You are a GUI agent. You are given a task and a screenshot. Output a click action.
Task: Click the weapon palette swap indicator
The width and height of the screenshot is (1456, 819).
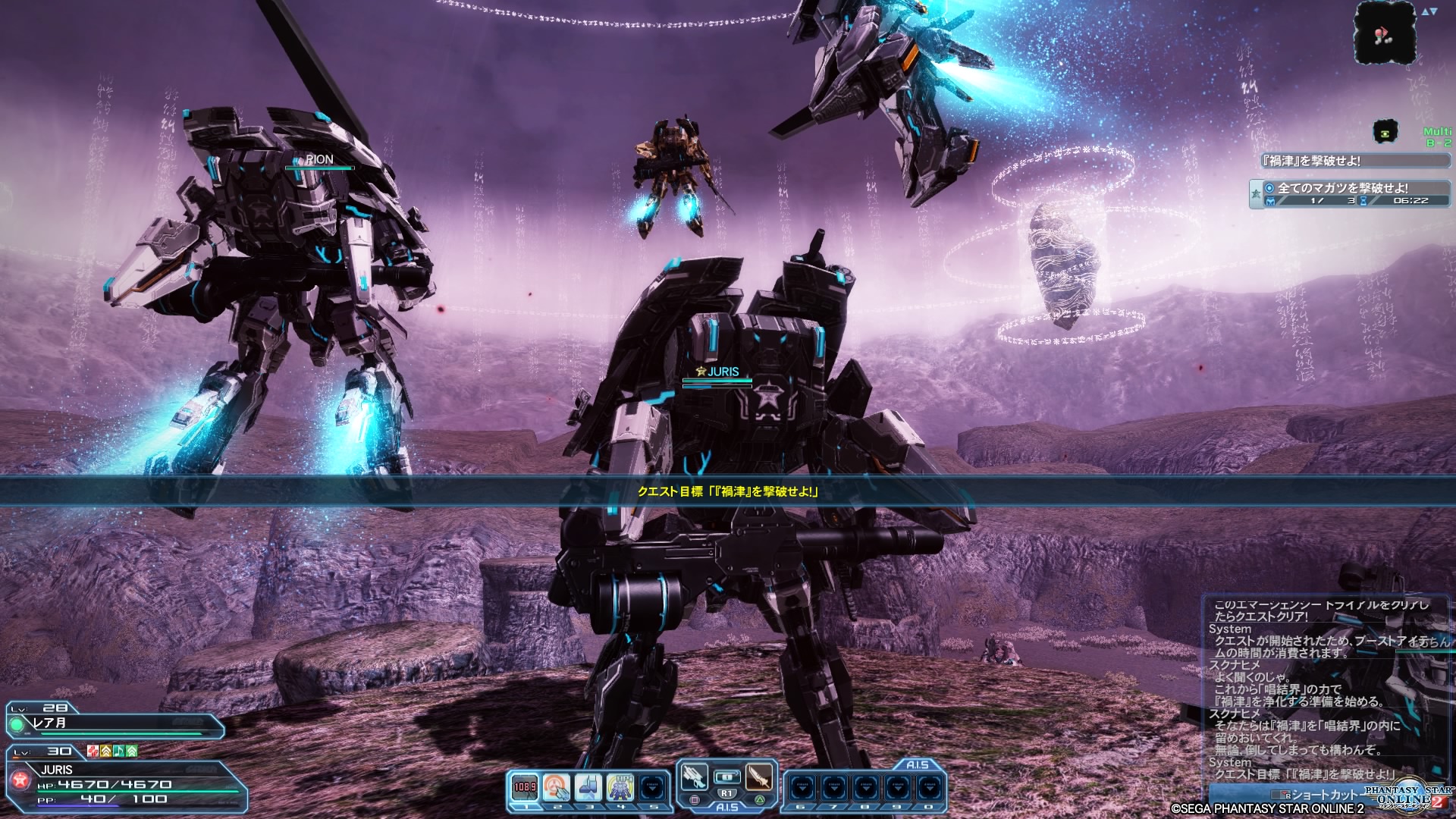[x=726, y=777]
